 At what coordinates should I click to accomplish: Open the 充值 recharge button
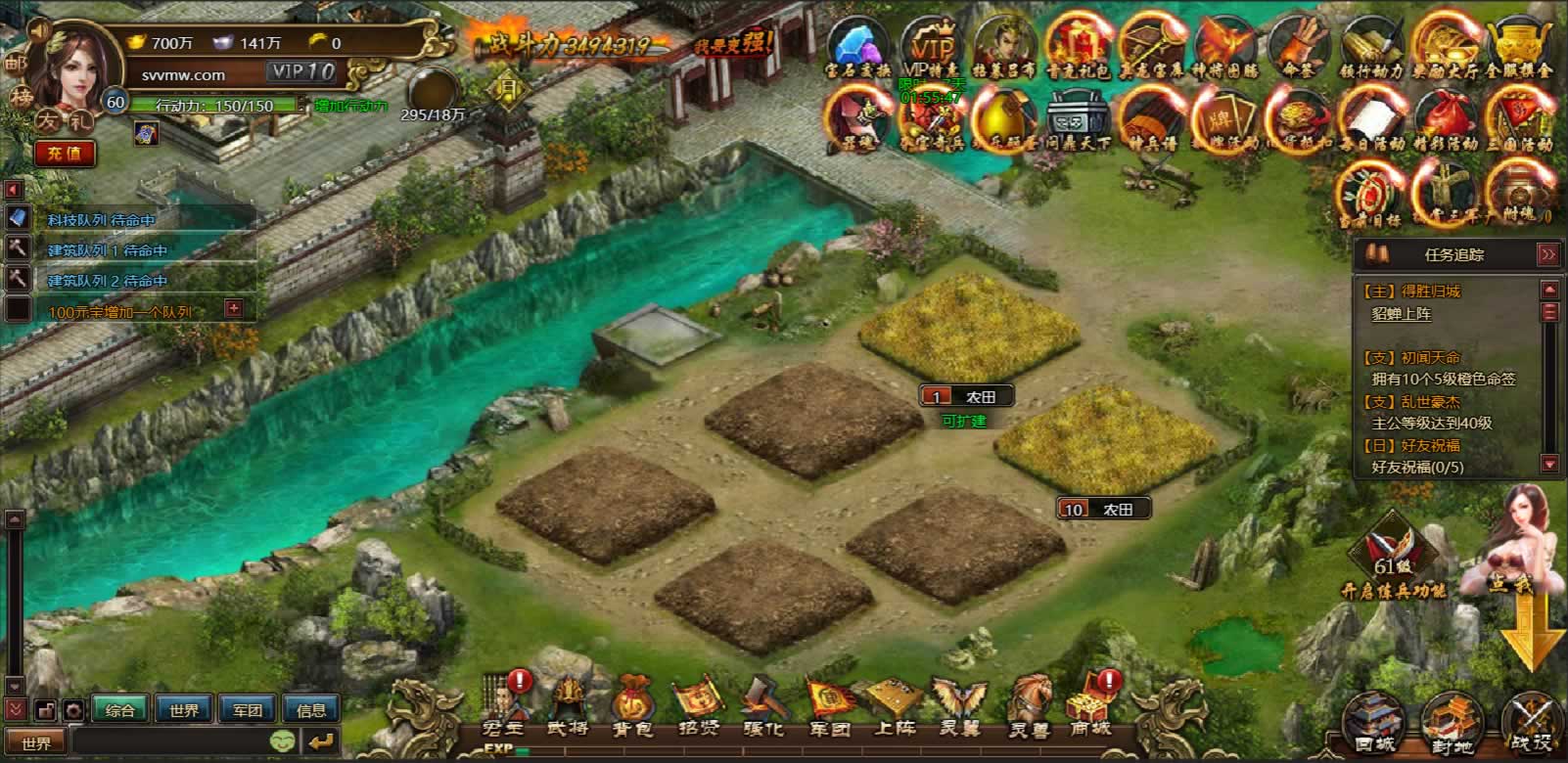click(65, 154)
